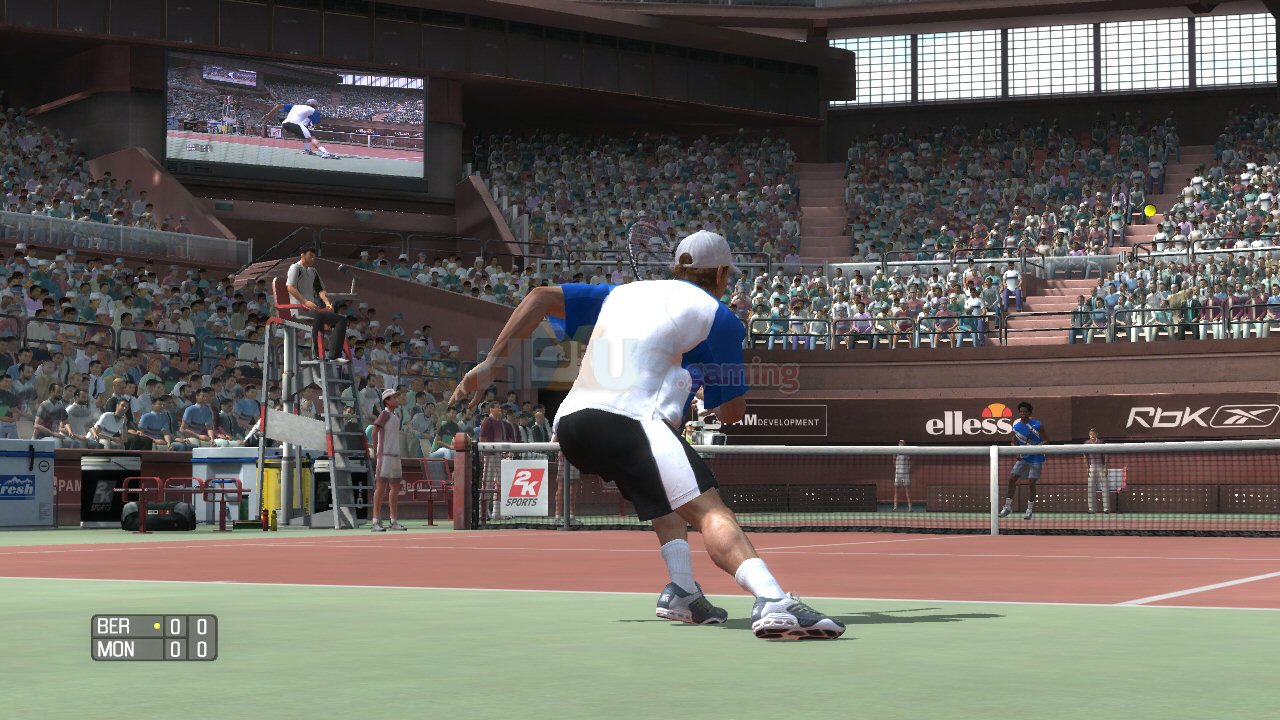Click the yellow tennis ball in the air
Viewport: 1280px width, 720px height.
click(1150, 212)
